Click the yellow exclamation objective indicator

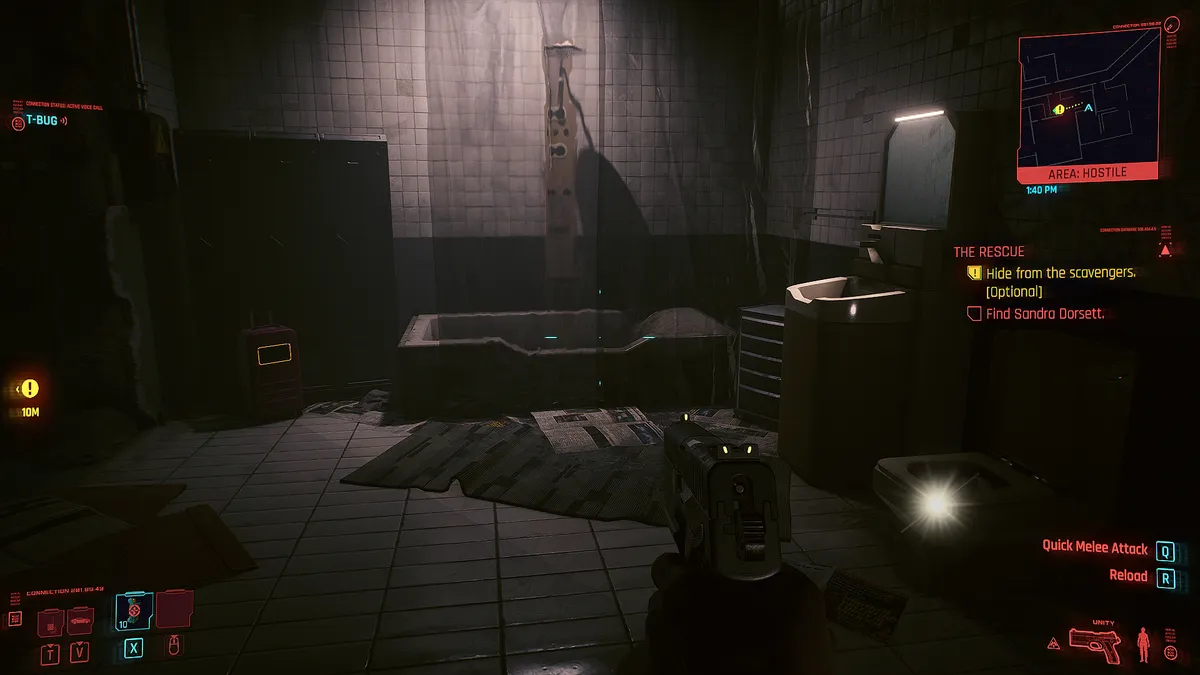coord(30,388)
